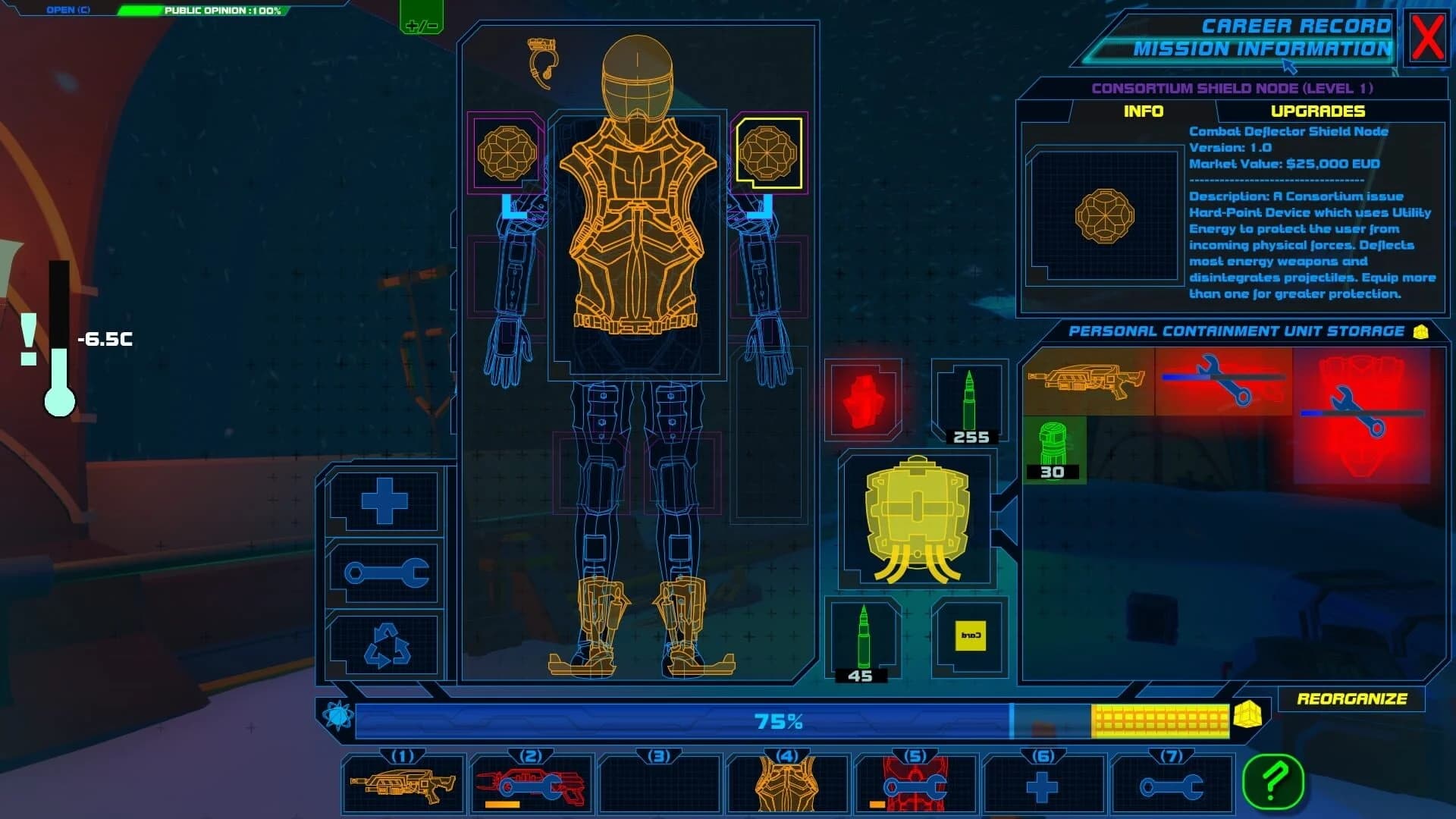Click the cube icon beside storage title

tap(1423, 330)
